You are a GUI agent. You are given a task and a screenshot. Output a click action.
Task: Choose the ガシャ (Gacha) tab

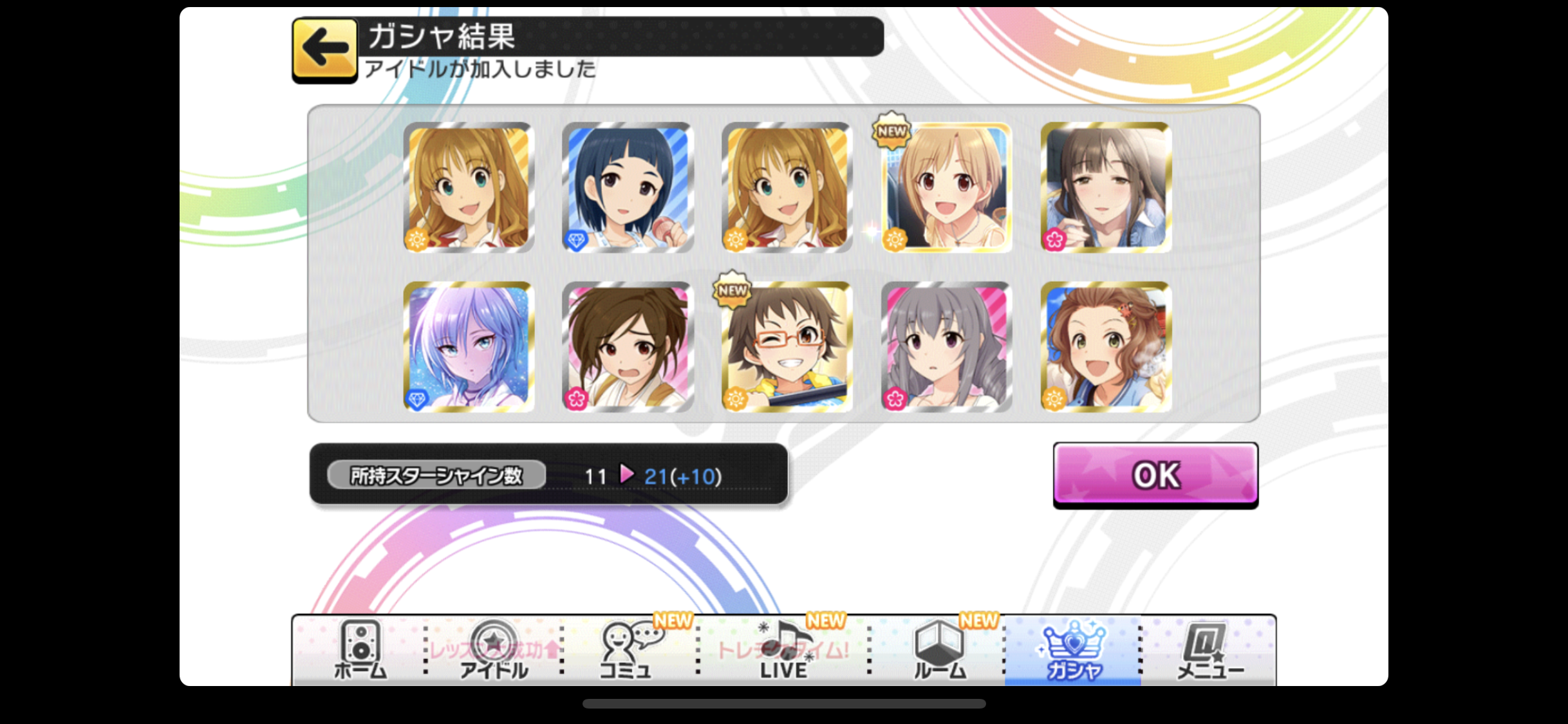[x=1073, y=650]
